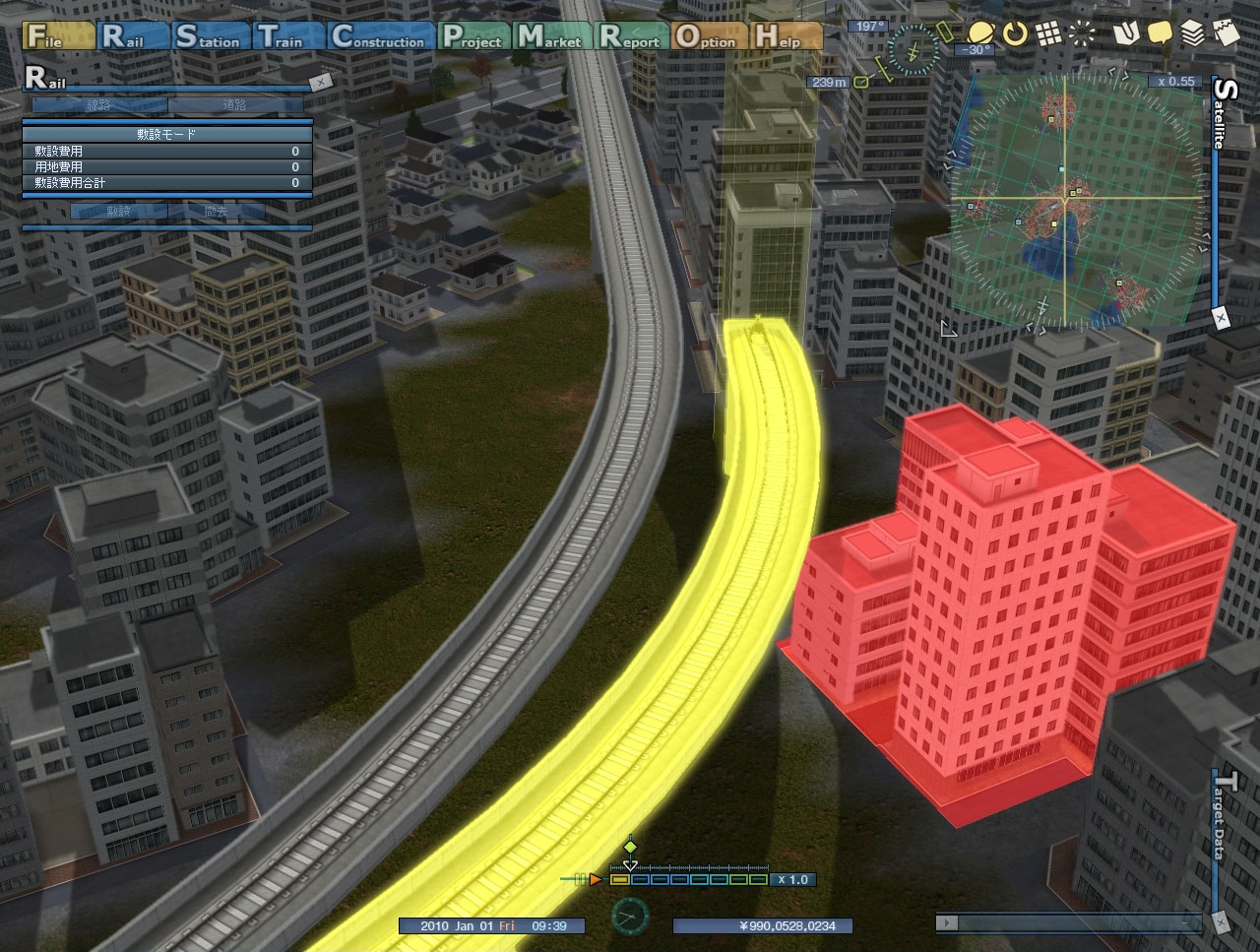Open the Report menu
This screenshot has height=952, width=1260.
632,36
